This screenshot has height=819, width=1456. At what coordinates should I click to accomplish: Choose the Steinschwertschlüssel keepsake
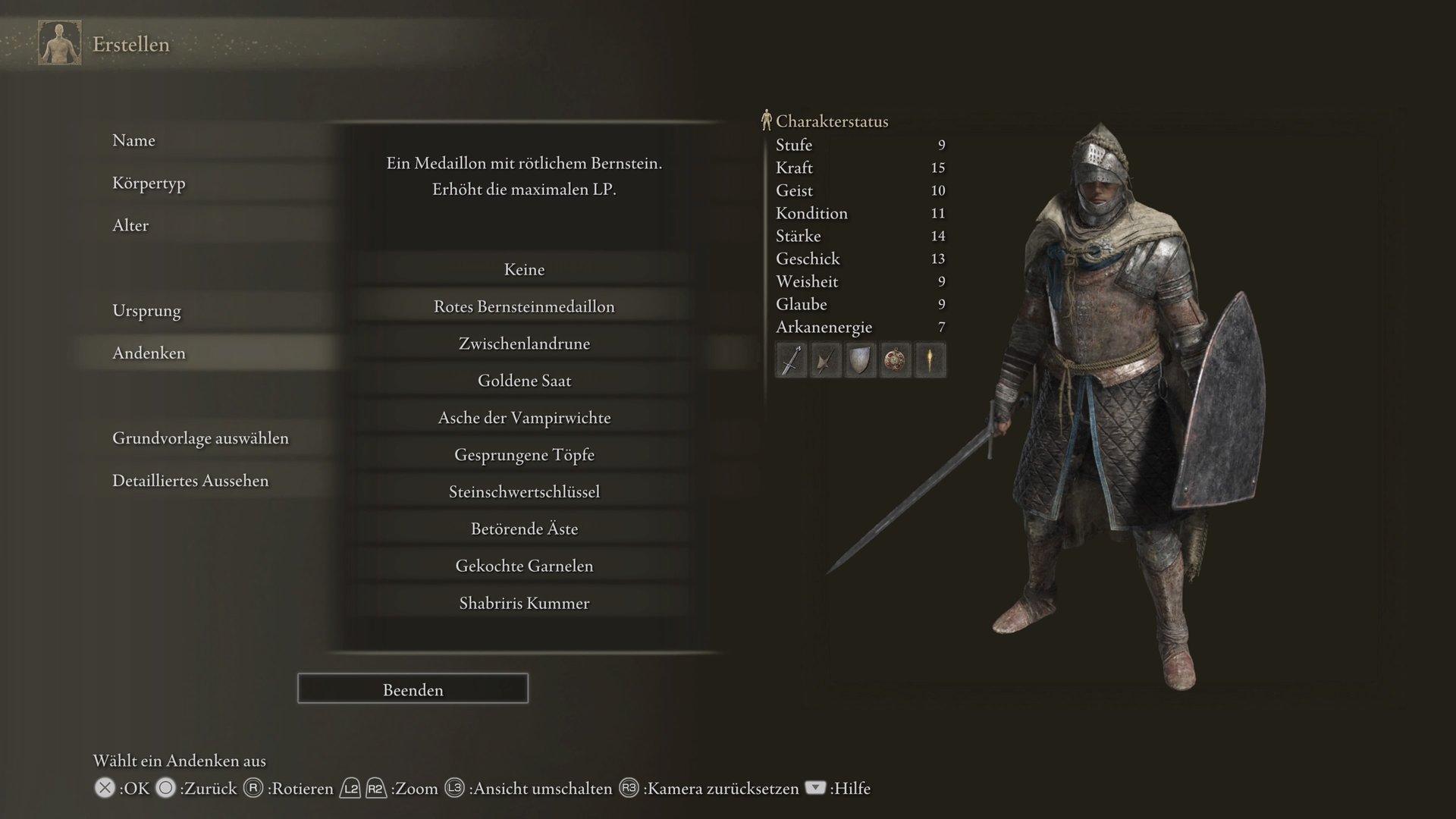[x=524, y=492]
